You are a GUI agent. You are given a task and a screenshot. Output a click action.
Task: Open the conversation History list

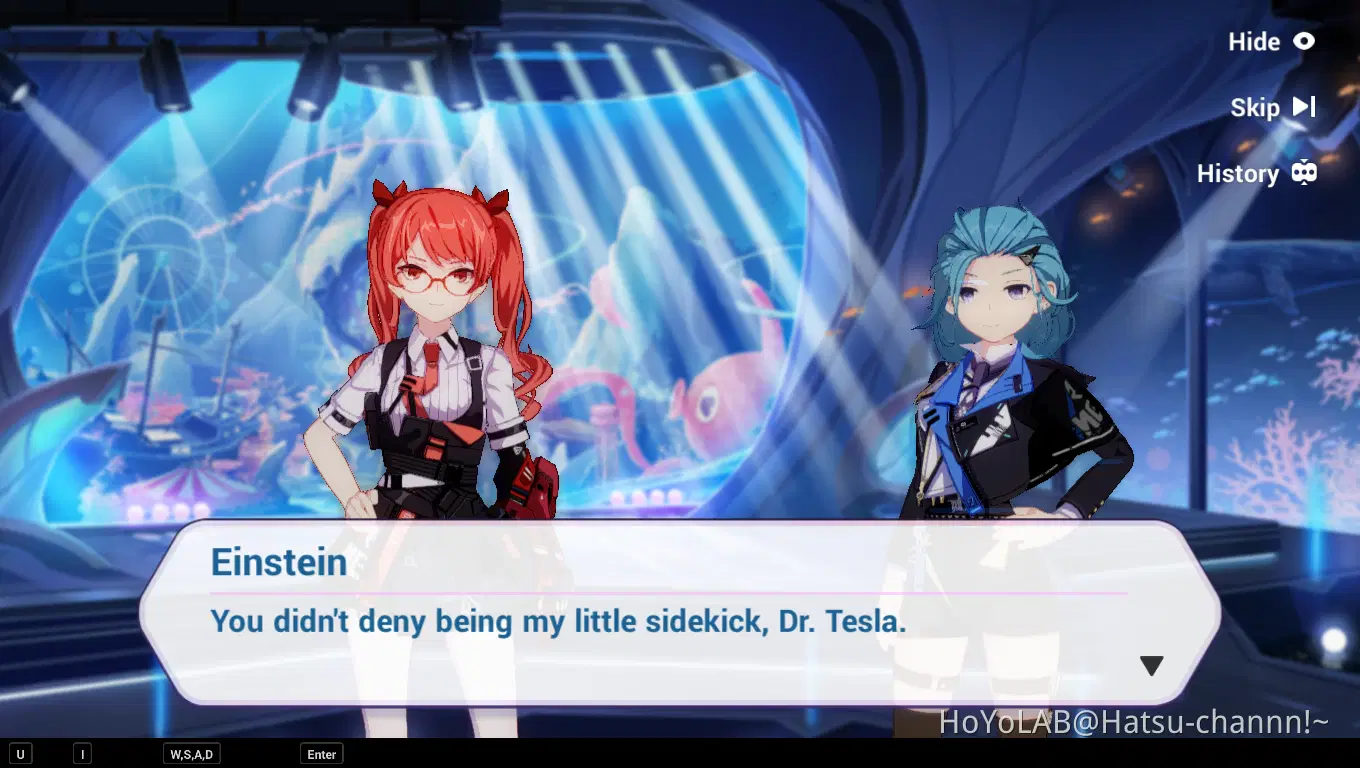point(1255,173)
